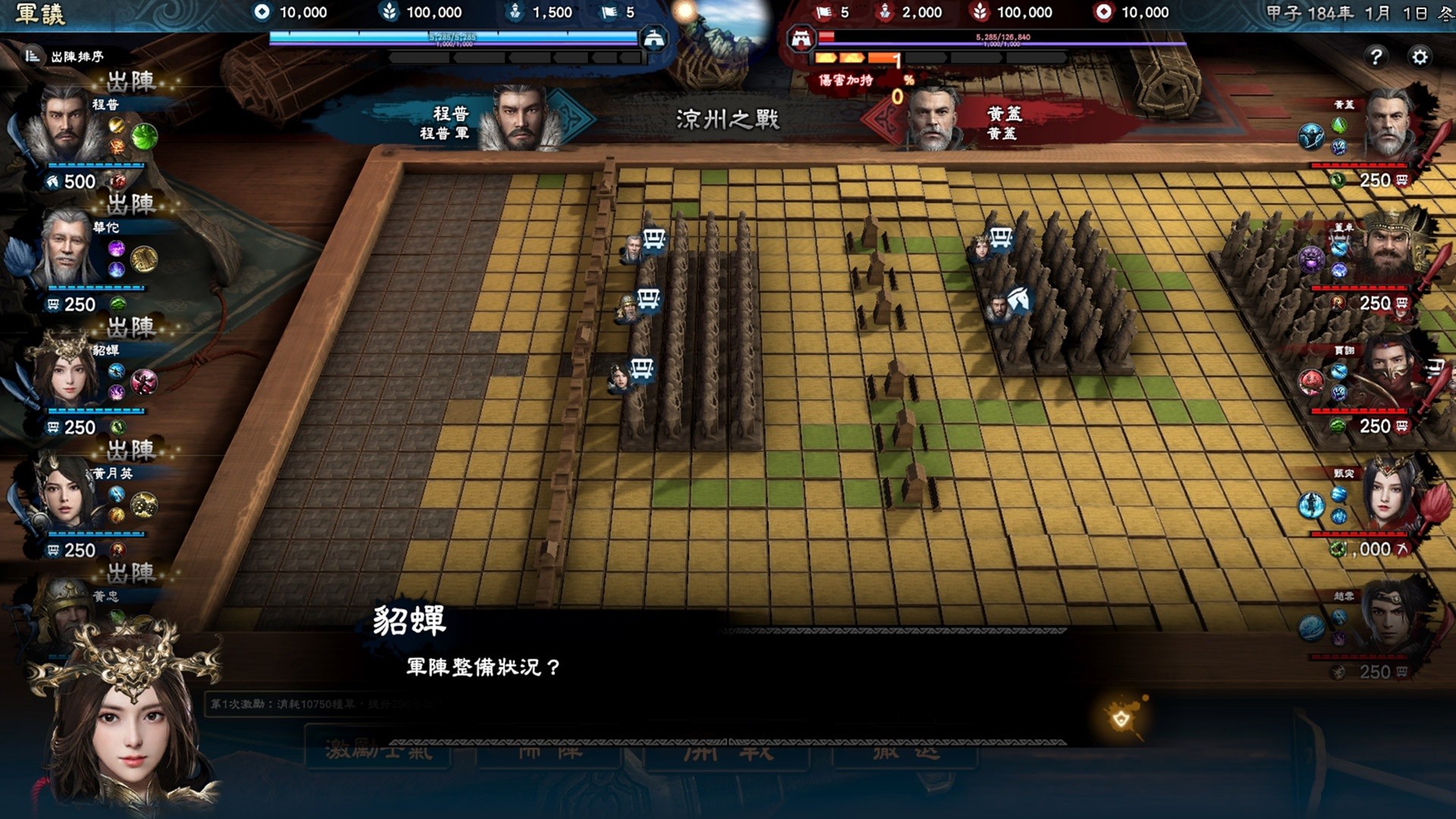Click the 軍議 war council title

tap(42, 14)
